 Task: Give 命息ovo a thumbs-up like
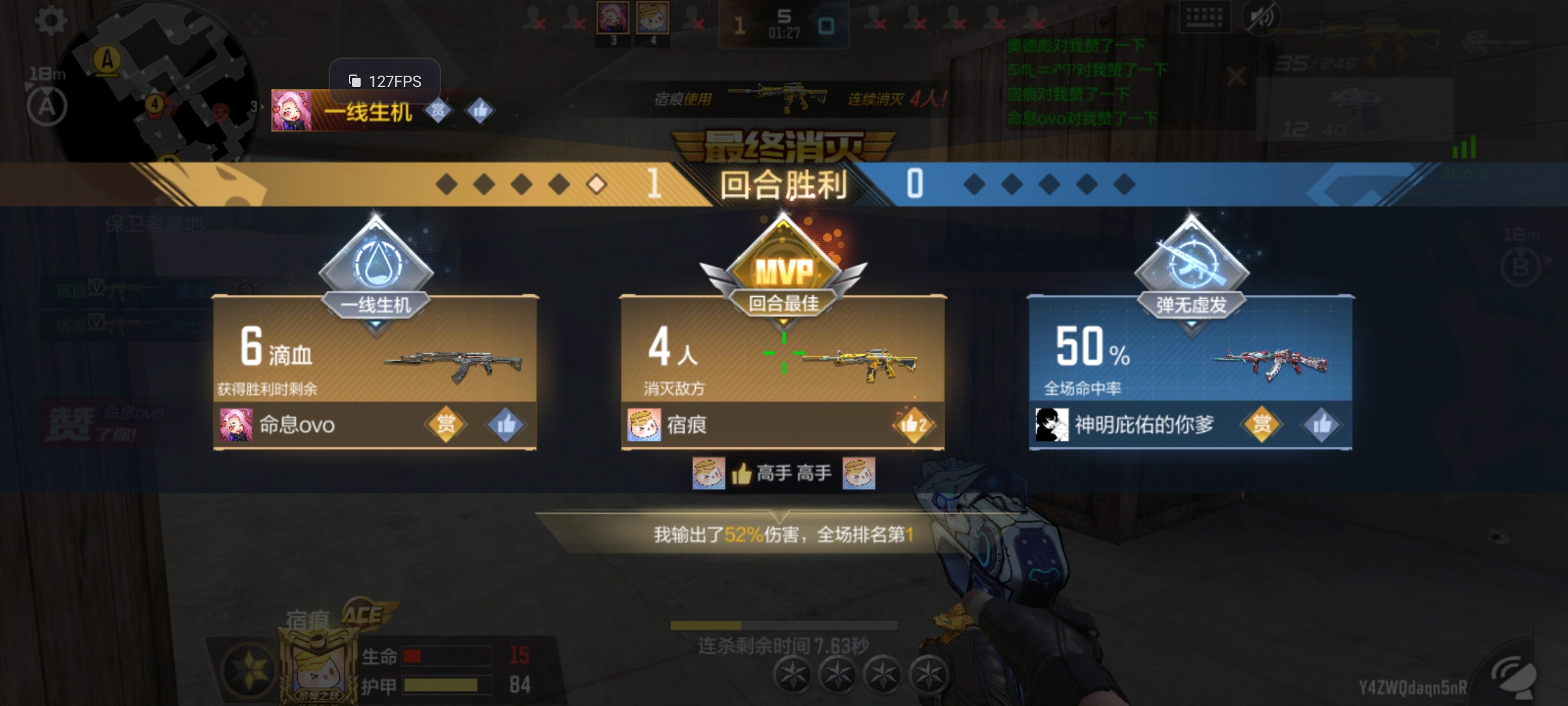tap(506, 425)
